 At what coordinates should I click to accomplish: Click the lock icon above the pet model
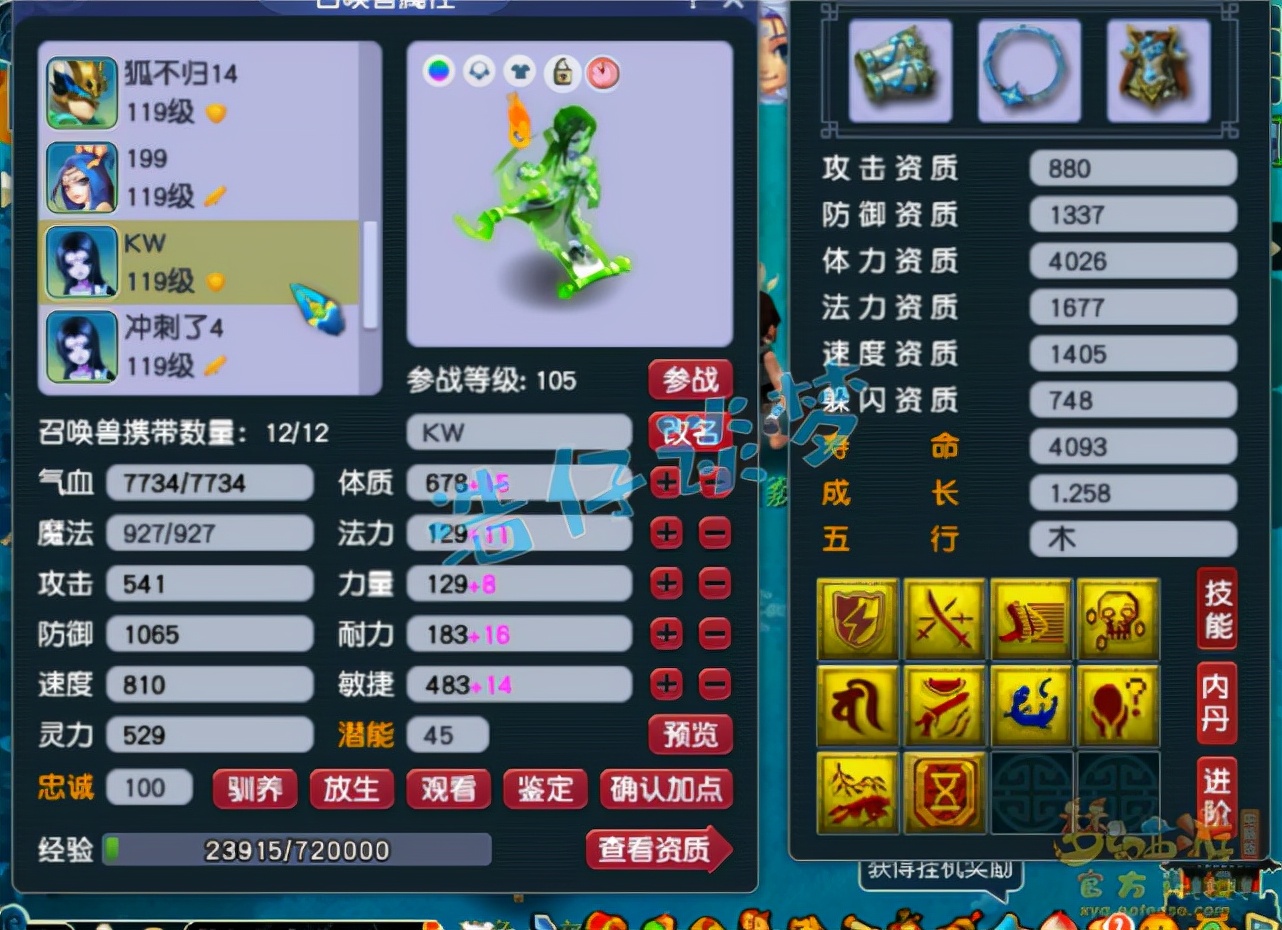coord(561,73)
